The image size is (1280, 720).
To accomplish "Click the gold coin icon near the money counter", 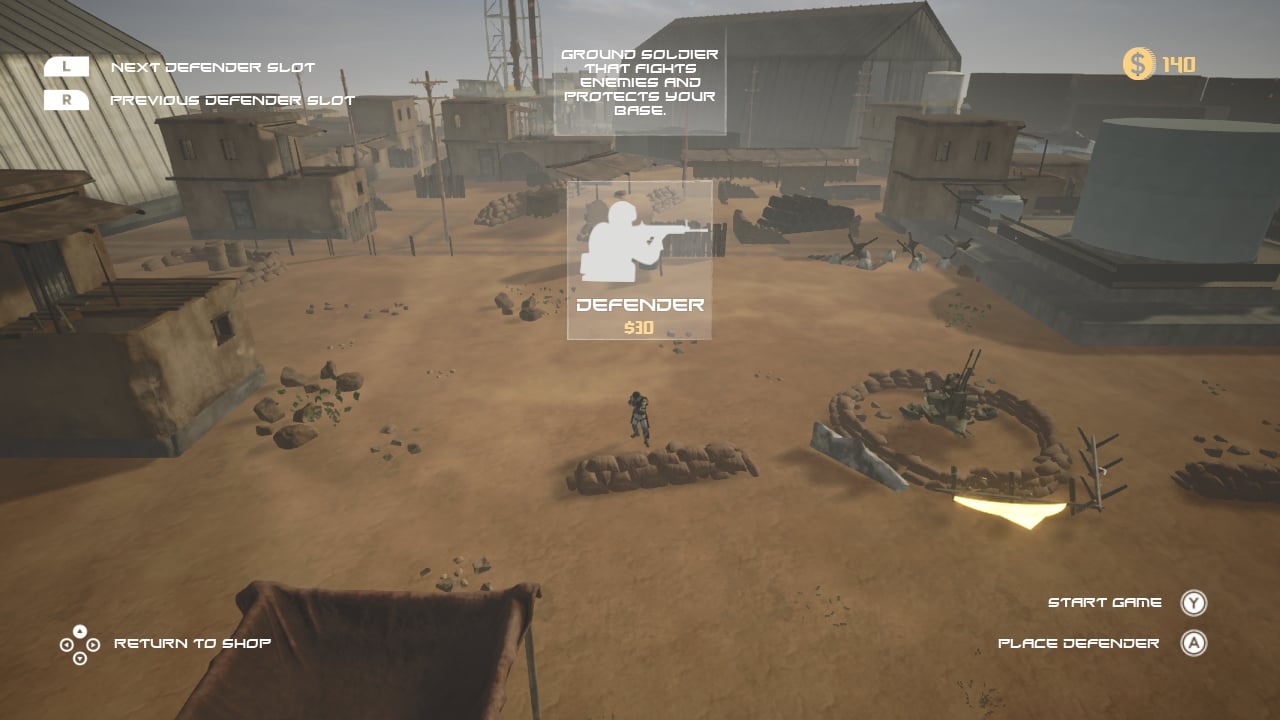I will pyautogui.click(x=1138, y=62).
